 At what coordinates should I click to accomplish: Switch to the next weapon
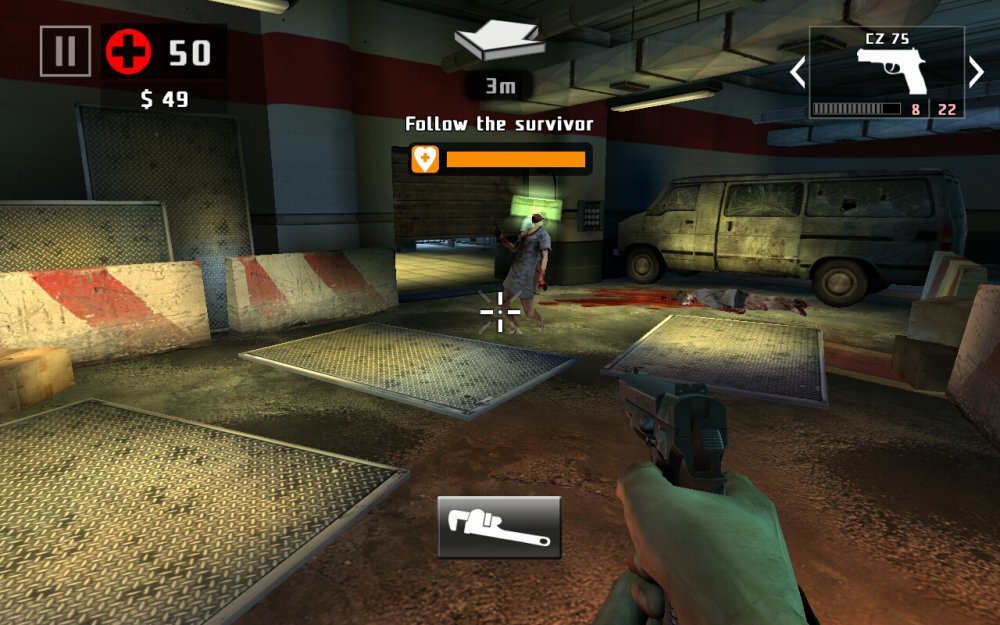pyautogui.click(x=976, y=72)
